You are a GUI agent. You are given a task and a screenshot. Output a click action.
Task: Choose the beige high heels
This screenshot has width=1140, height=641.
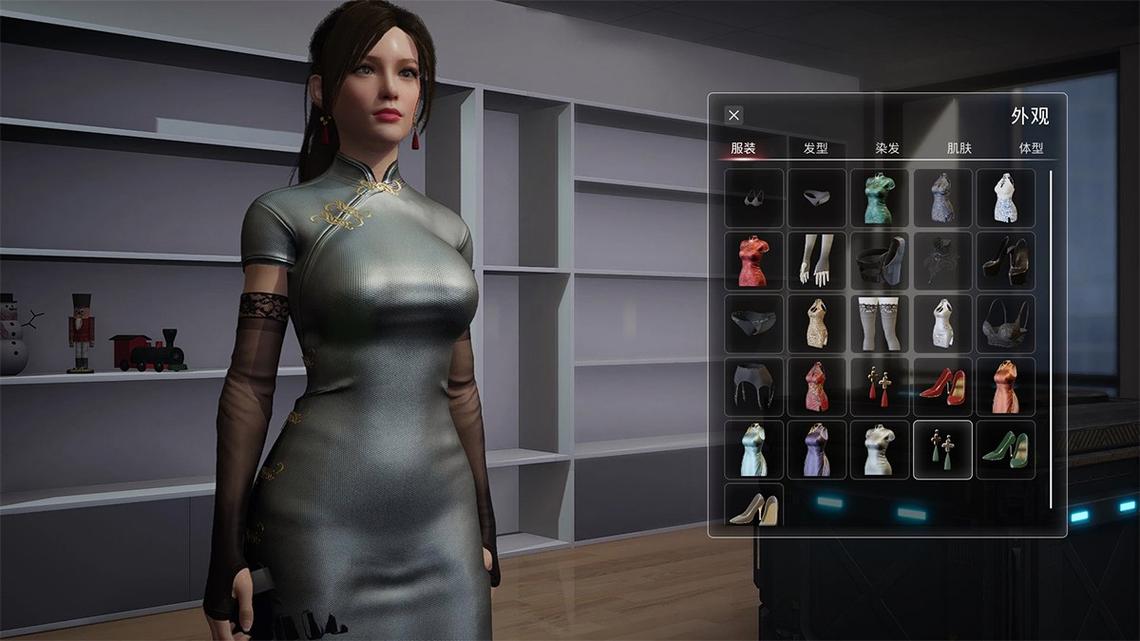click(754, 508)
